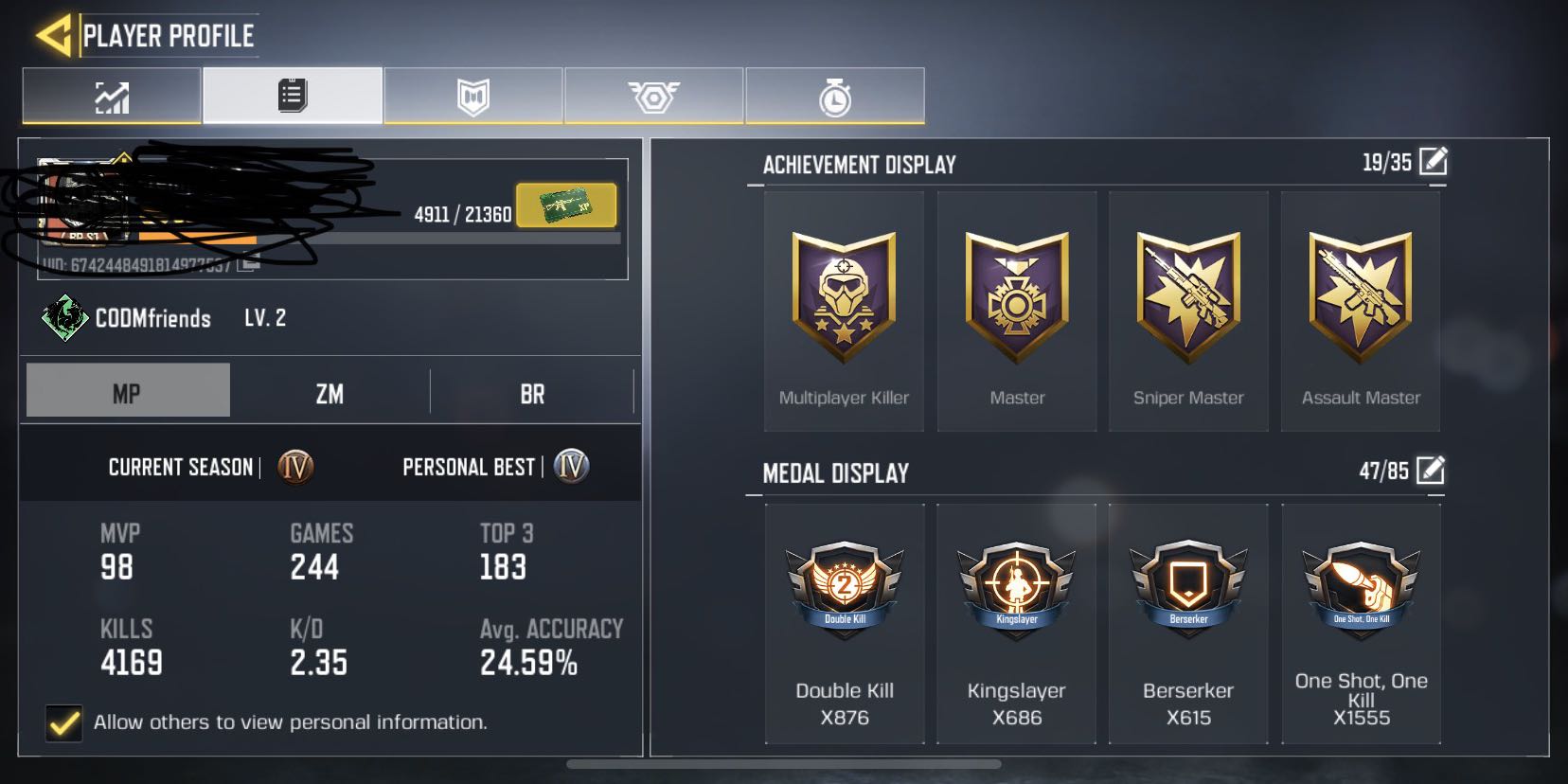Switch to the BR stats tab
1568x784 pixels.
532,392
